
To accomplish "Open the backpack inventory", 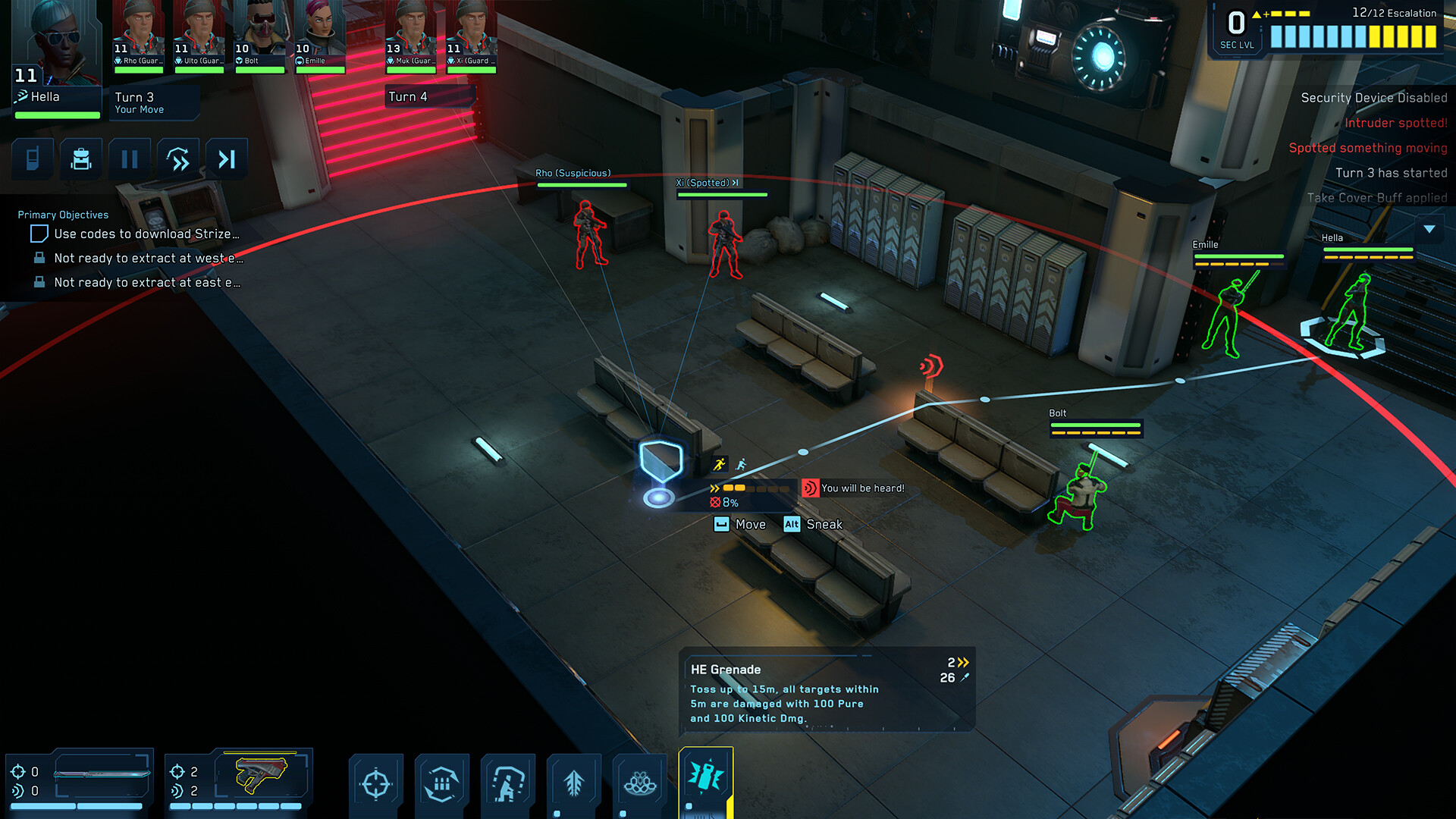I will click(x=81, y=159).
